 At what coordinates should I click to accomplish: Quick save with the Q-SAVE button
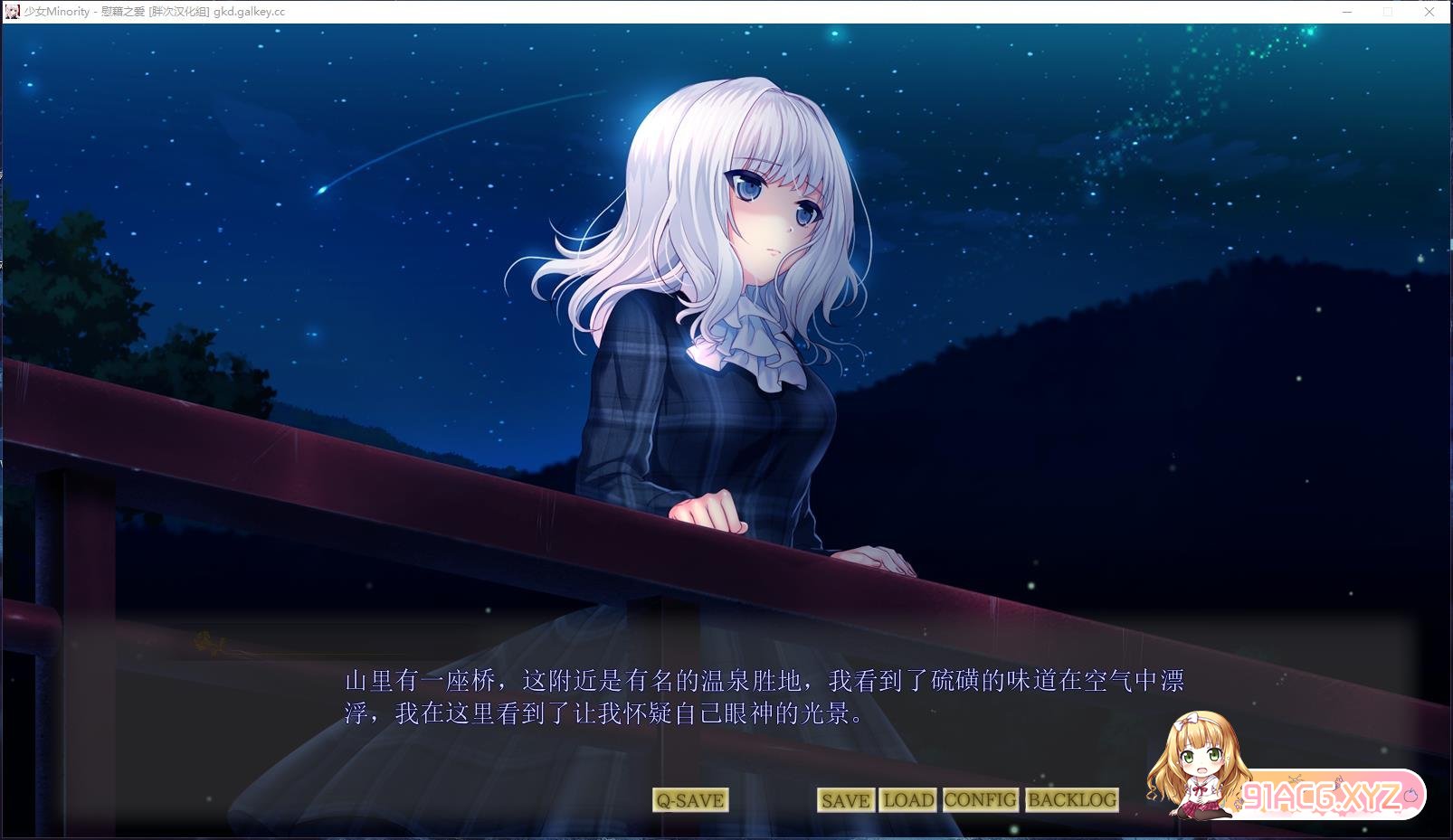point(689,799)
